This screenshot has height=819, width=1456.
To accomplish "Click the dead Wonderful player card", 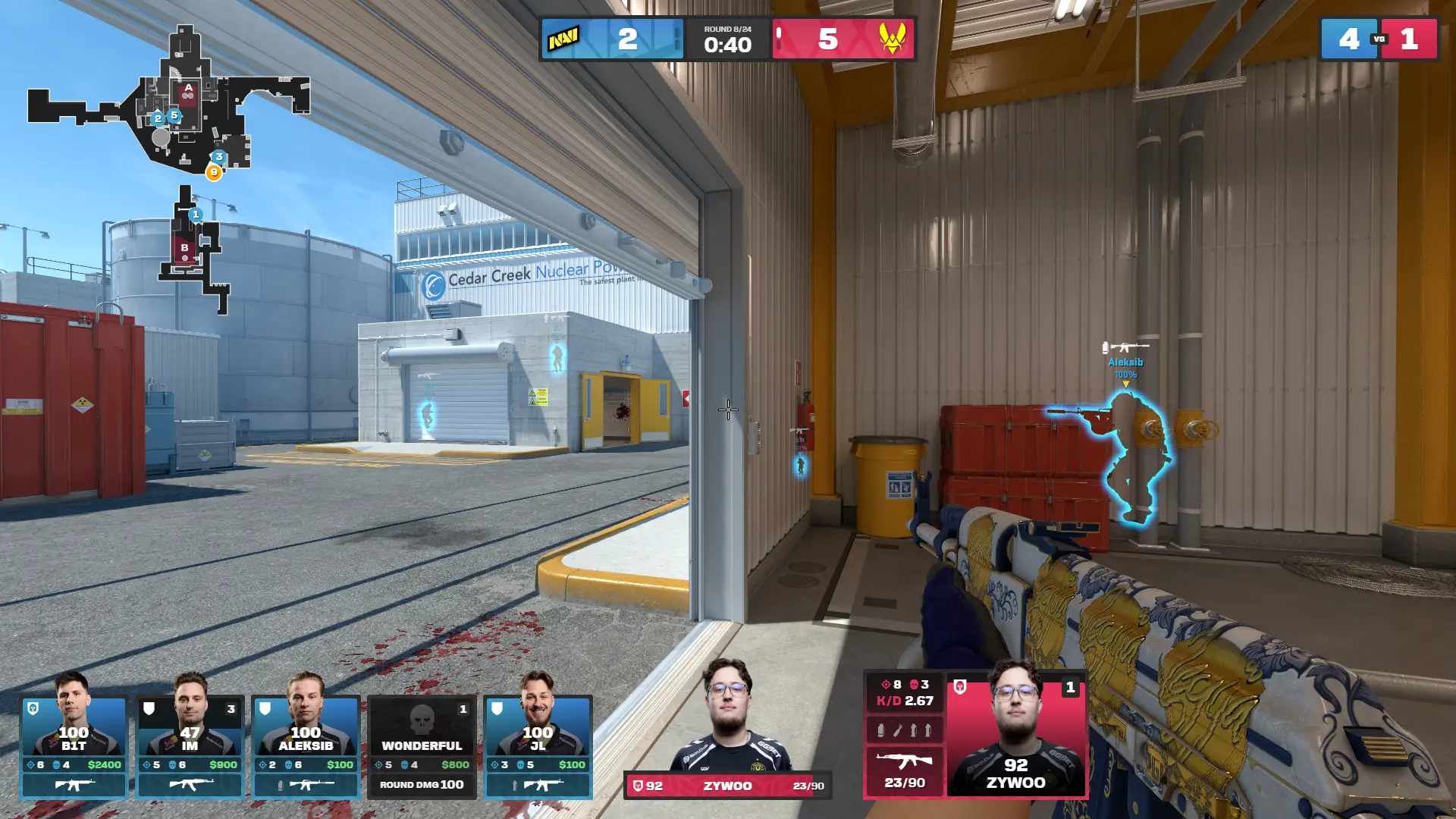I will [422, 747].
